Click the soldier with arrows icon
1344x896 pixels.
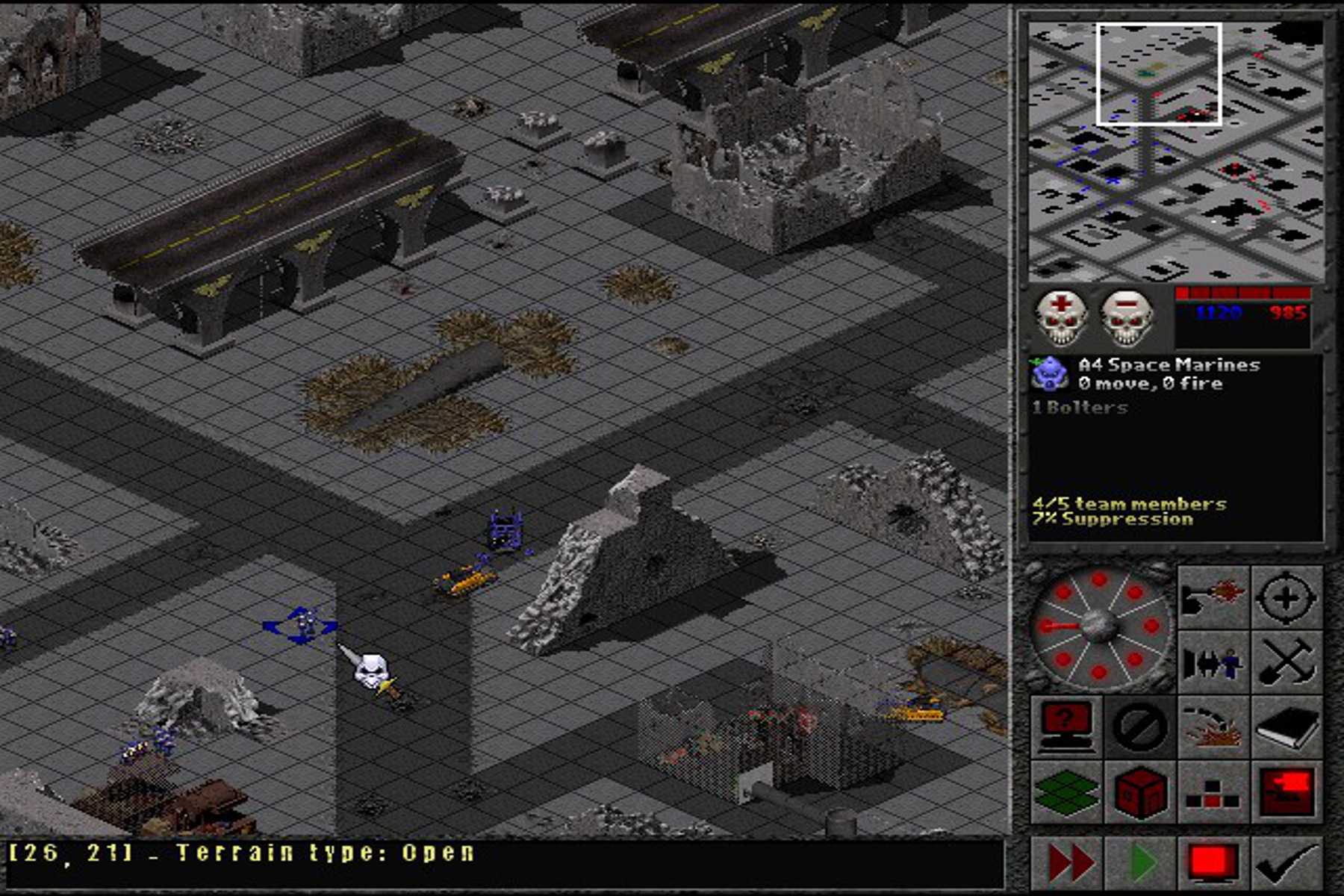coord(1213,662)
